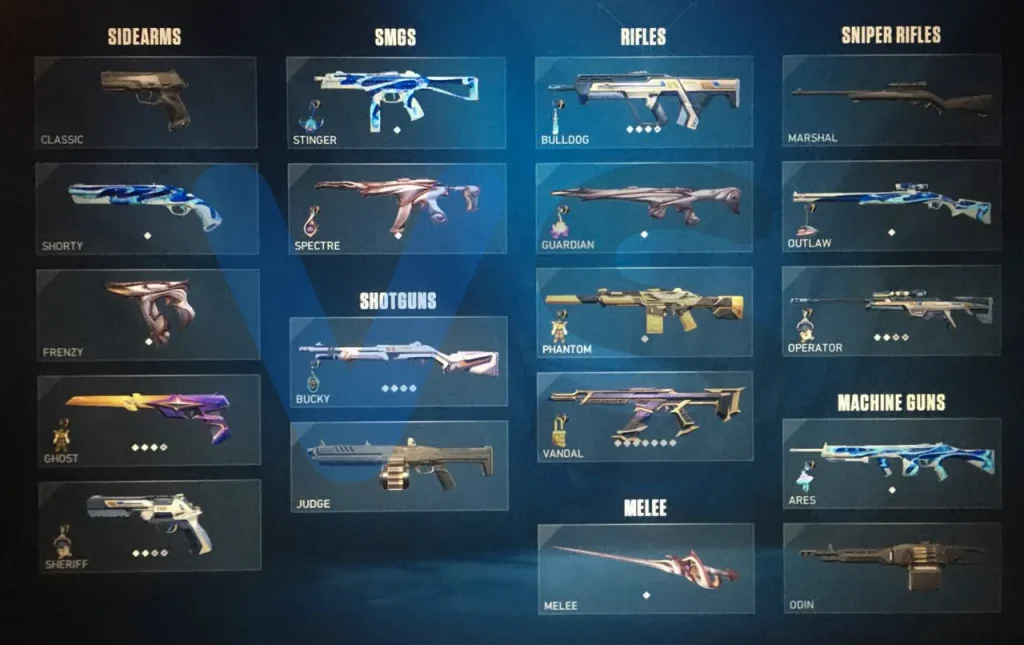1024x645 pixels.
Task: Open the Melee knife tile
Action: pos(646,568)
